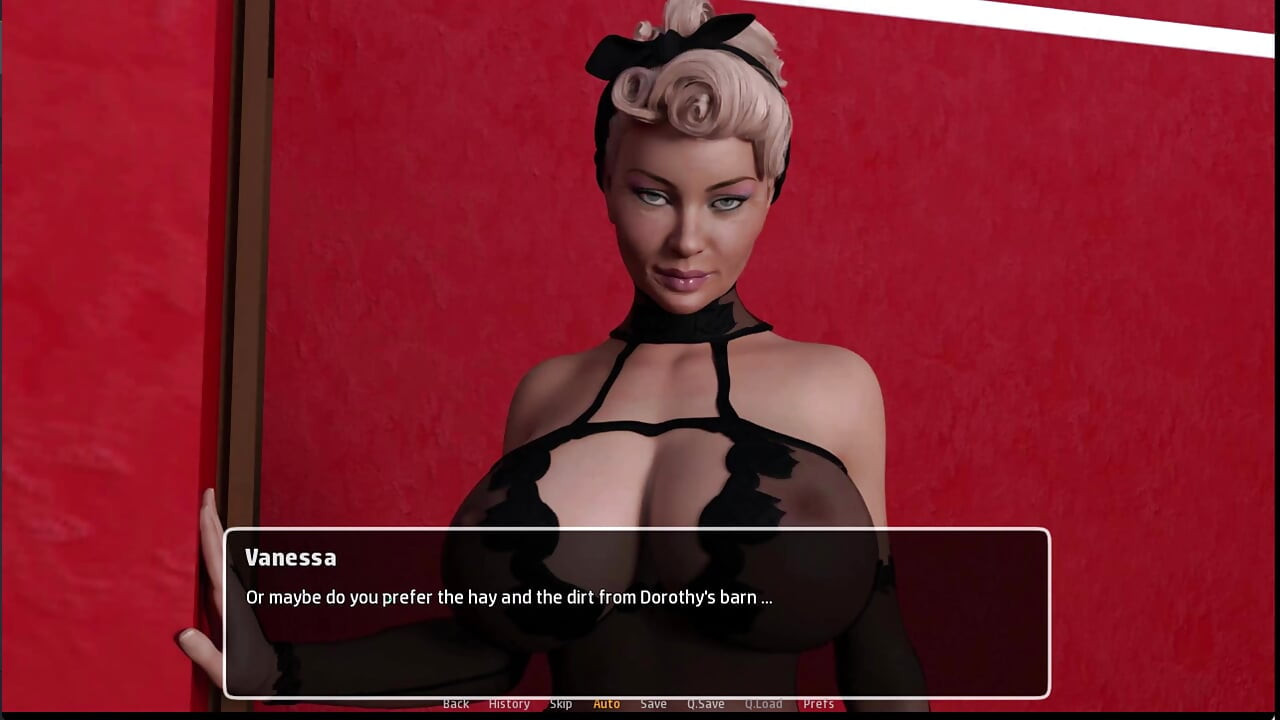Image resolution: width=1280 pixels, height=720 pixels.
Task: Open the dialogue History log
Action: point(509,704)
